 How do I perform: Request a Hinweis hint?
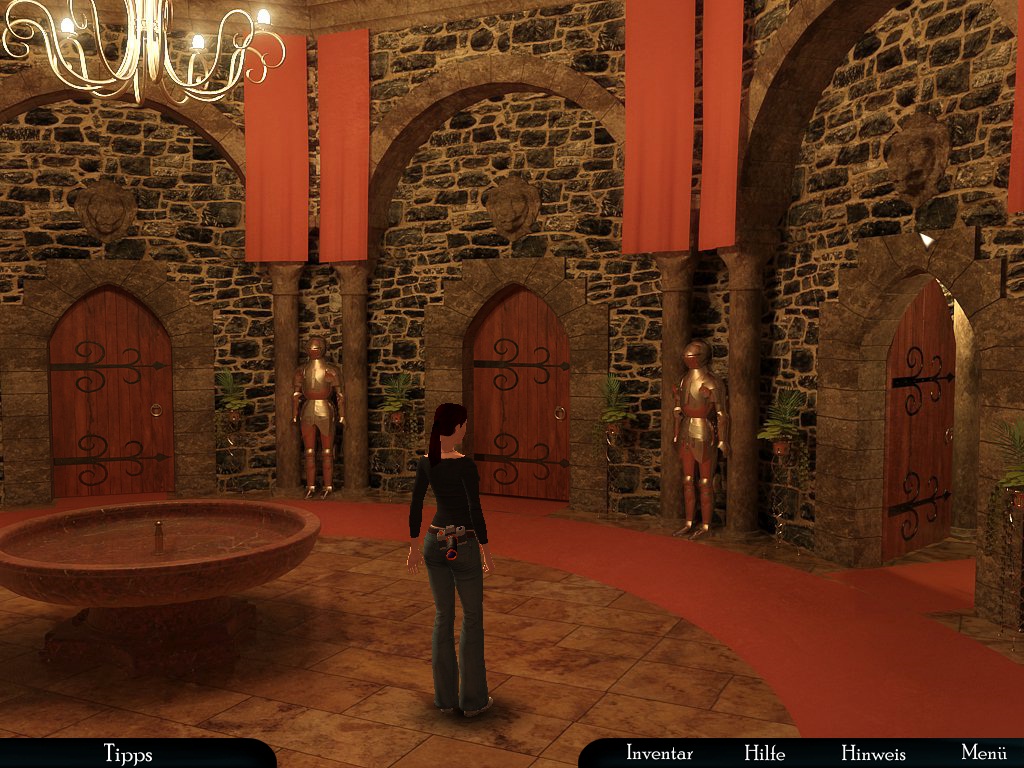point(873,753)
